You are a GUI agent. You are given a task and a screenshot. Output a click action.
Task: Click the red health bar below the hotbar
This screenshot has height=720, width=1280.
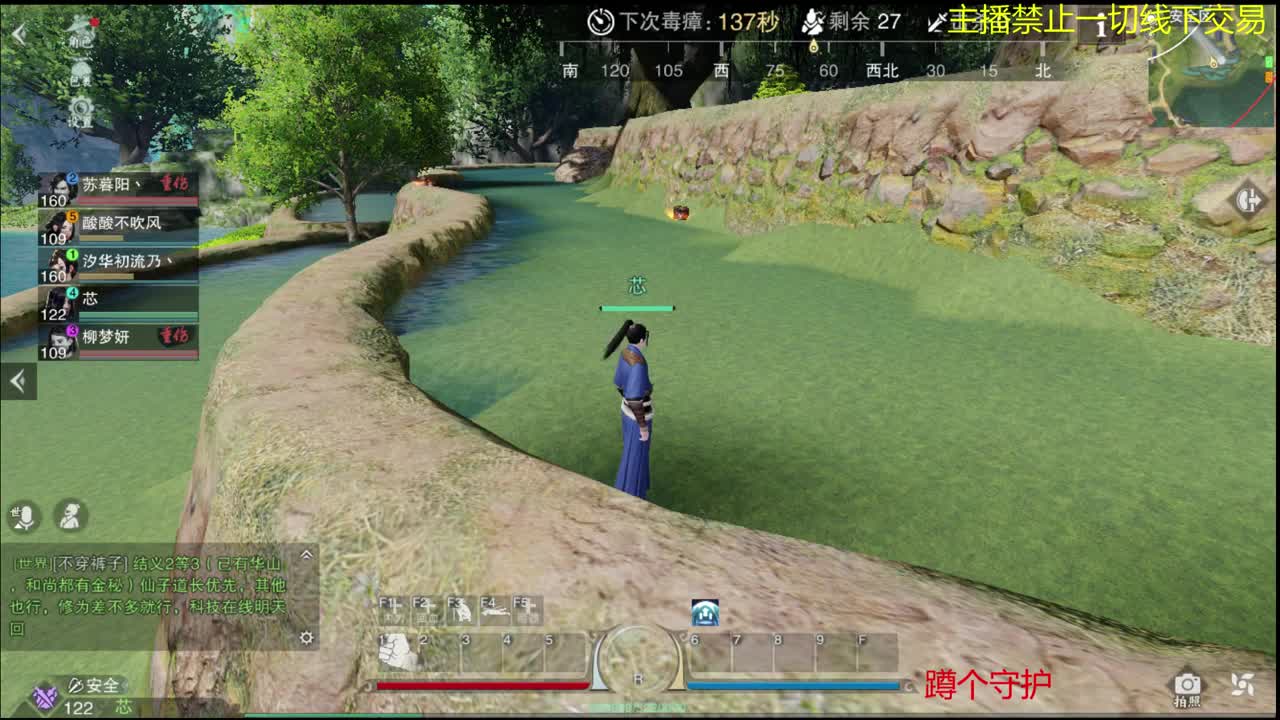click(x=482, y=686)
